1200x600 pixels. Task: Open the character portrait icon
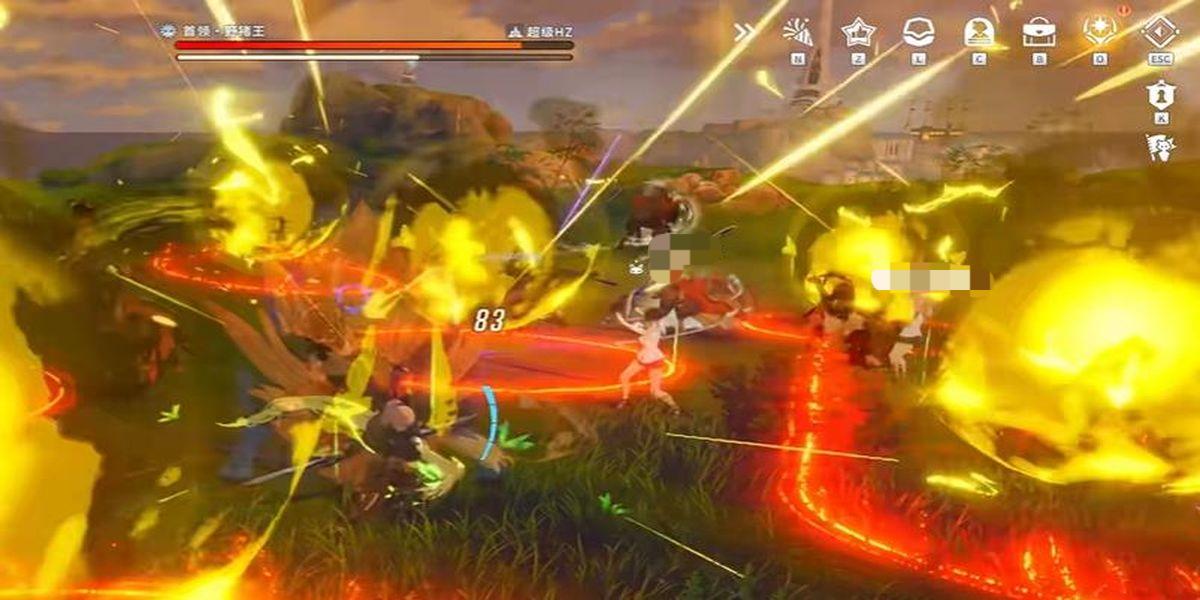coord(979,32)
